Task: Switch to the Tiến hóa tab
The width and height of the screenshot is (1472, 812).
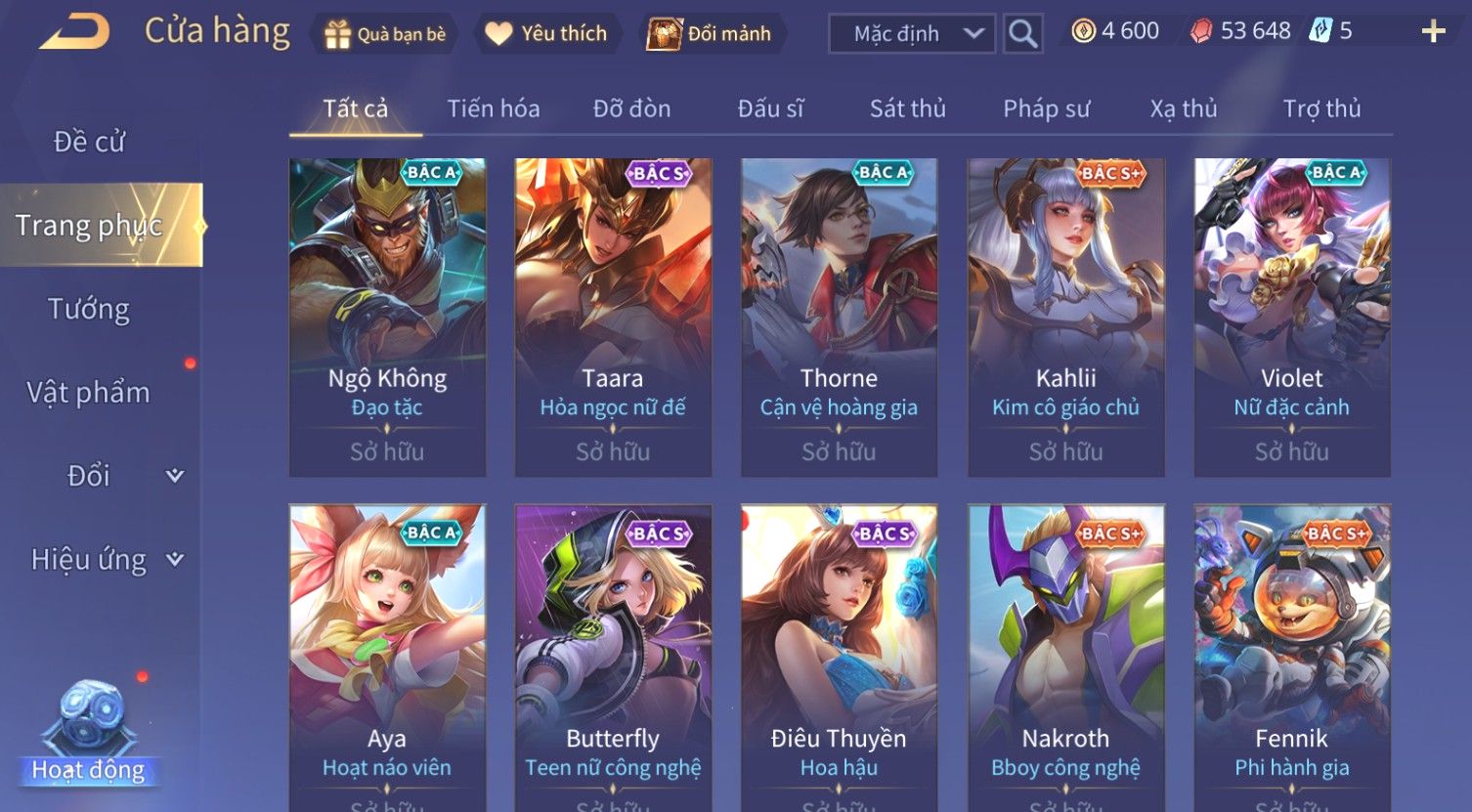Action: (x=493, y=108)
